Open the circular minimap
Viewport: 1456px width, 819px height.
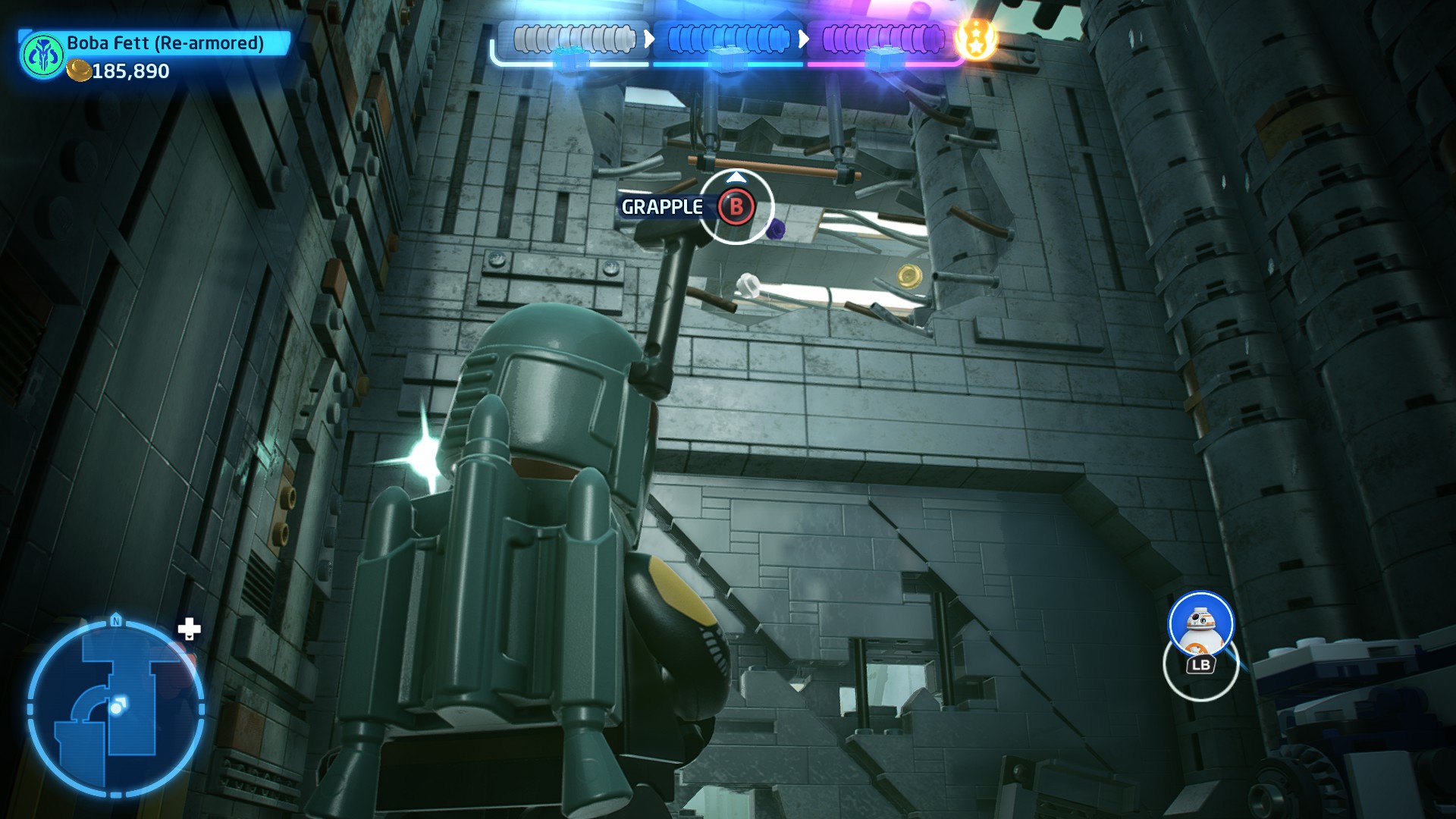click(x=116, y=709)
